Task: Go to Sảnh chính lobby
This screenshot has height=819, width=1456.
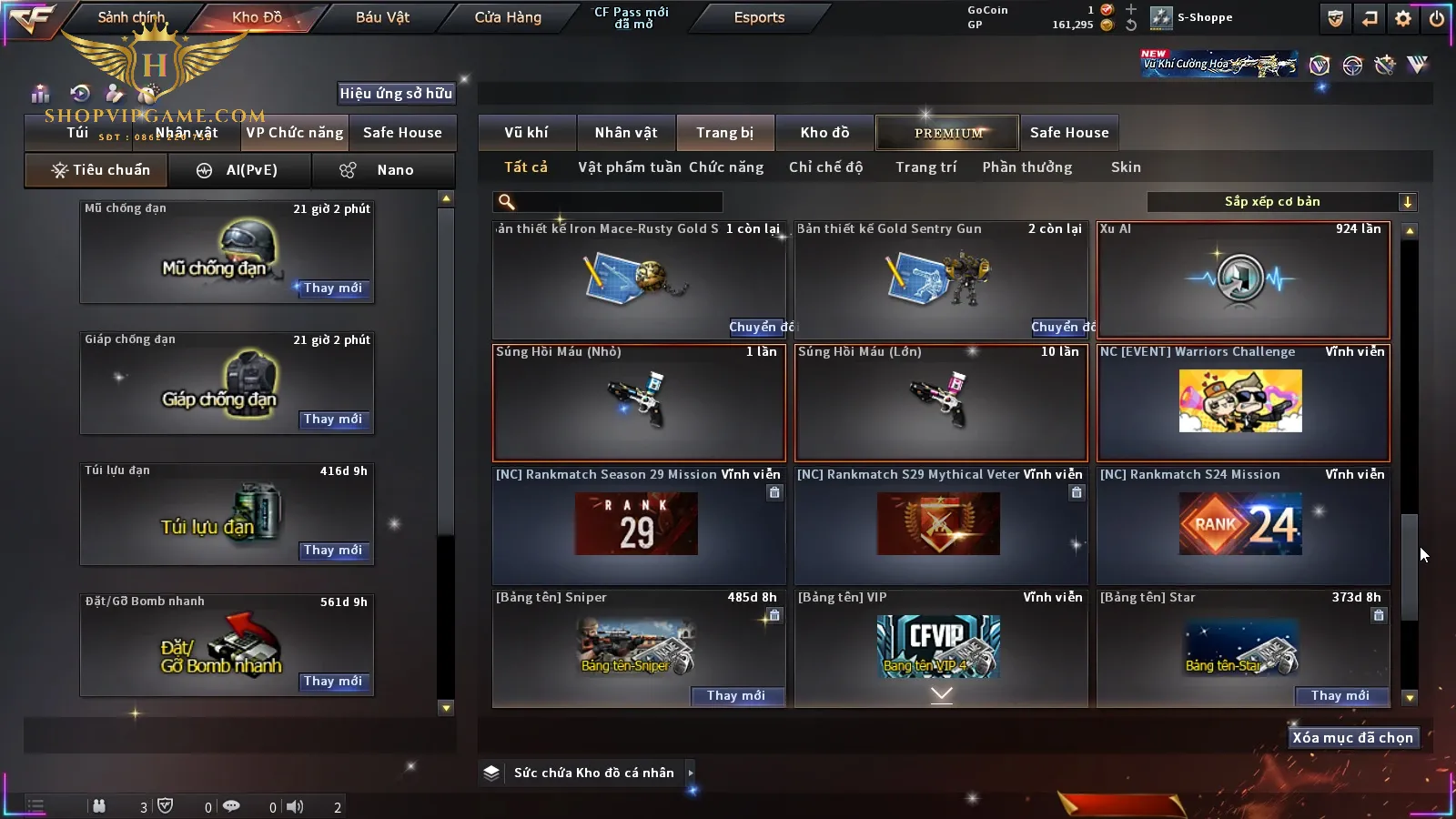Action: coord(131,17)
